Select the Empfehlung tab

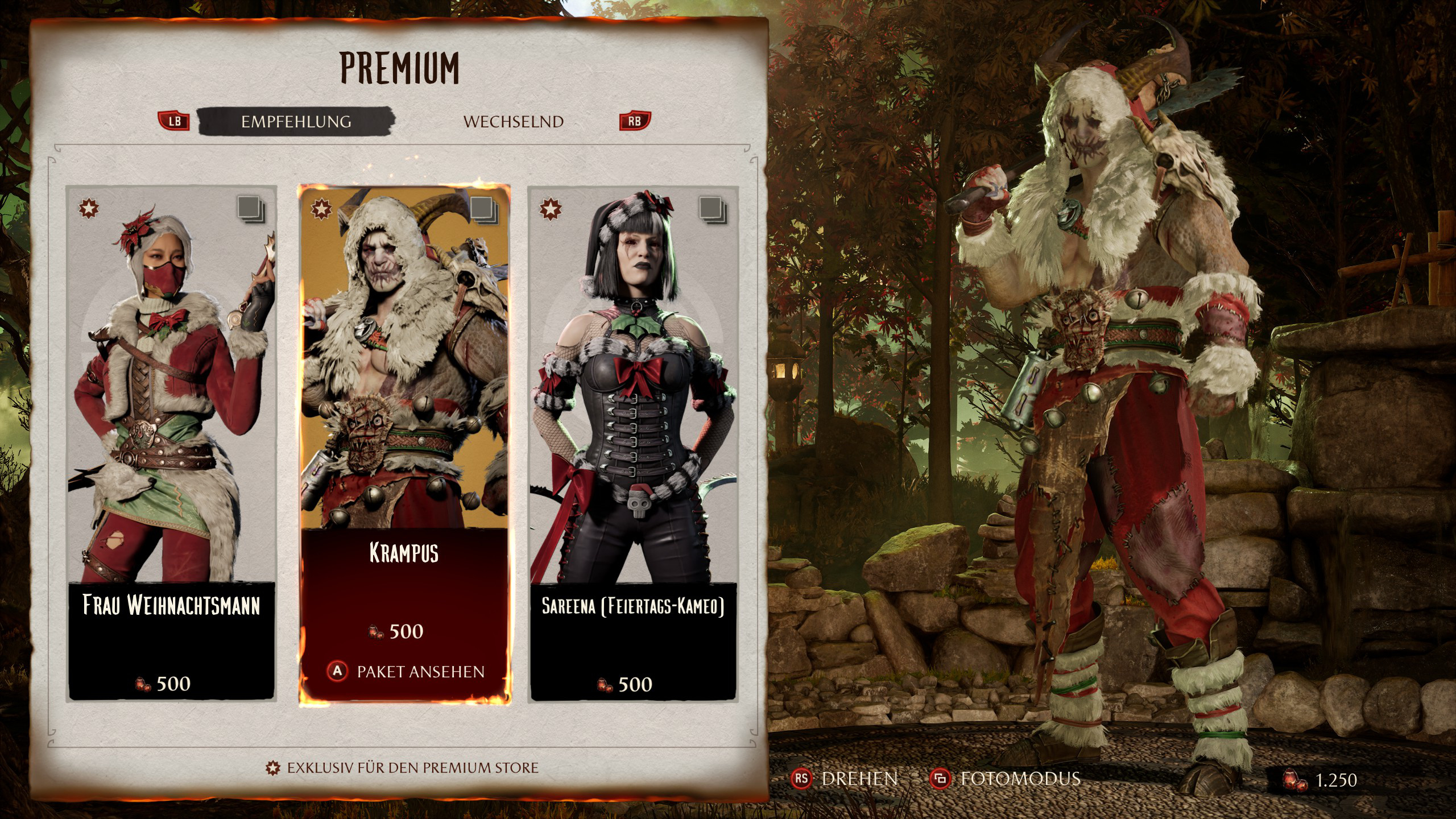[296, 122]
